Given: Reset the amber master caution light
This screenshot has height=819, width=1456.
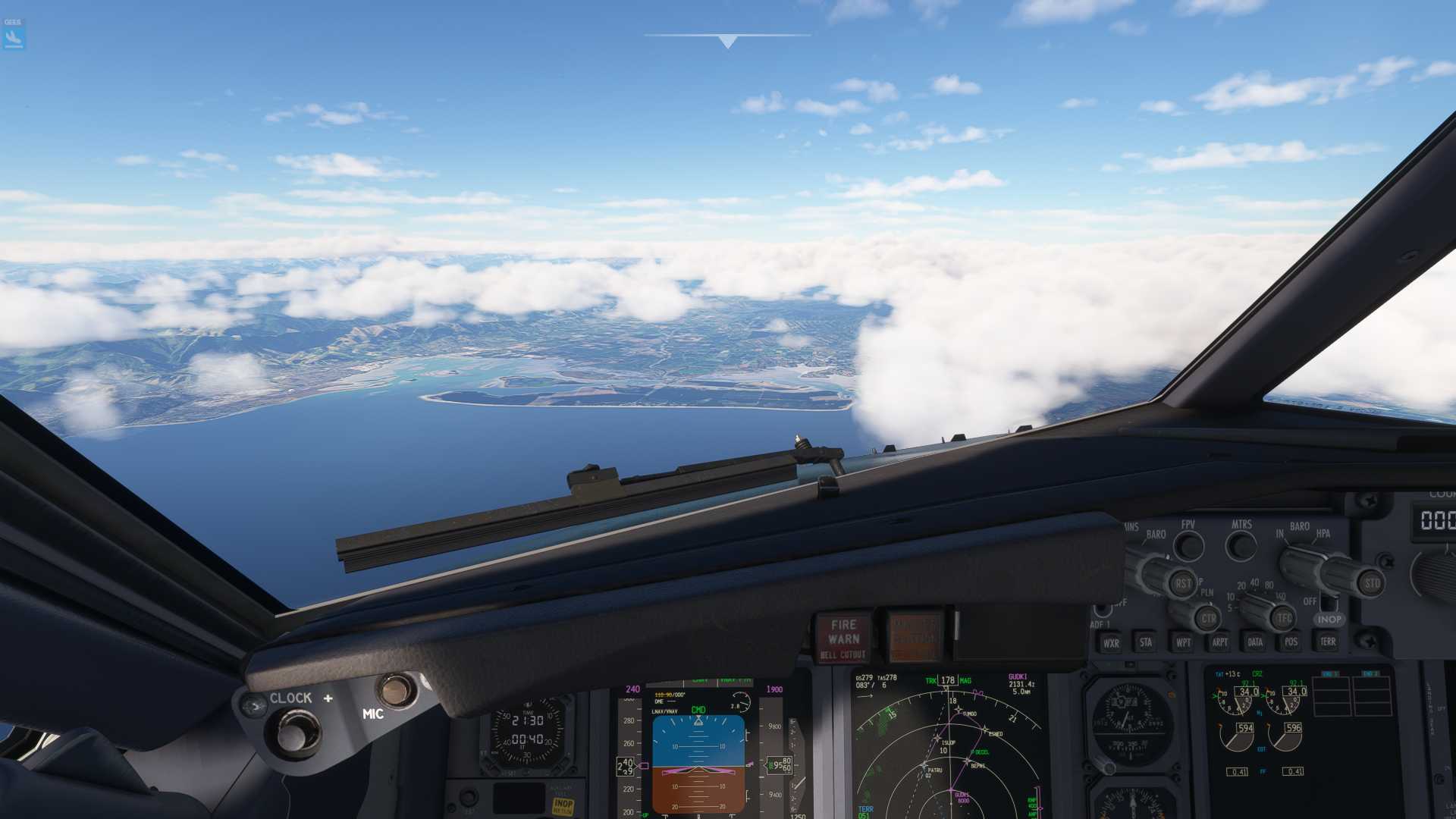Looking at the screenshot, I should click(915, 637).
